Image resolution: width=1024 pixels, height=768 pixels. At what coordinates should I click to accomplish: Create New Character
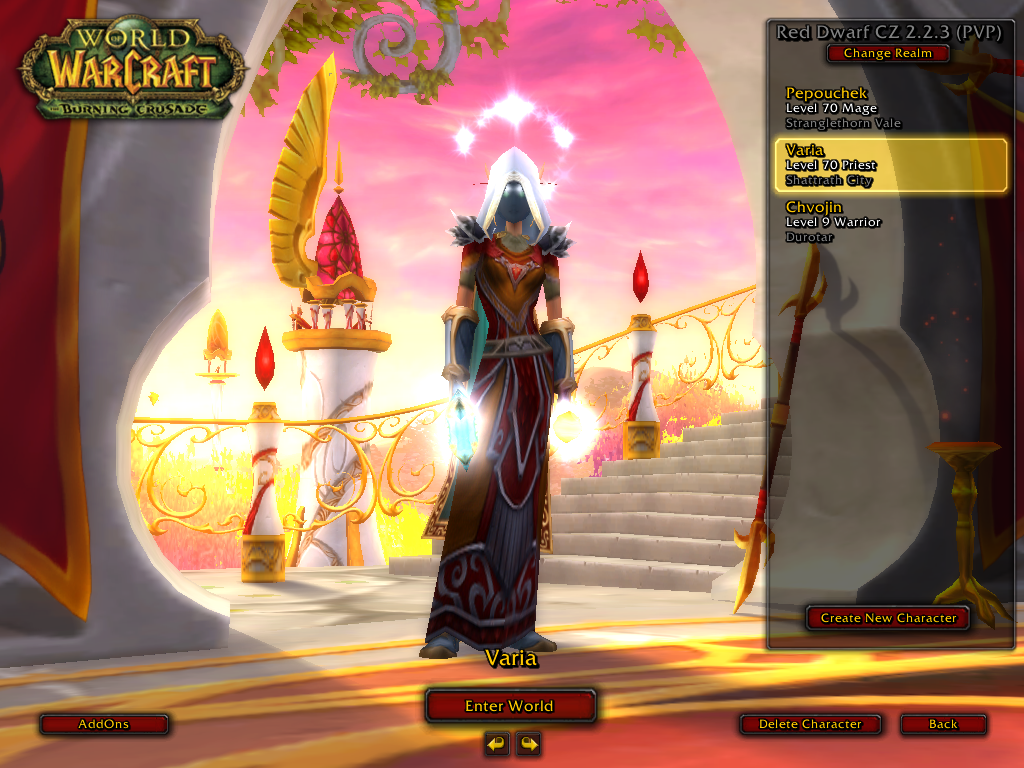888,618
